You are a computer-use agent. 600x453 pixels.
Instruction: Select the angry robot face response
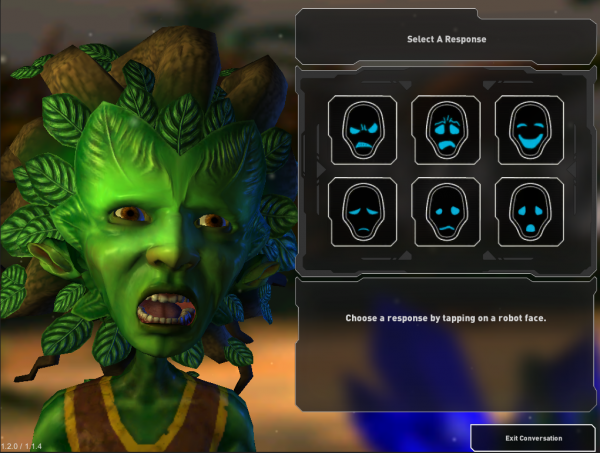click(362, 128)
